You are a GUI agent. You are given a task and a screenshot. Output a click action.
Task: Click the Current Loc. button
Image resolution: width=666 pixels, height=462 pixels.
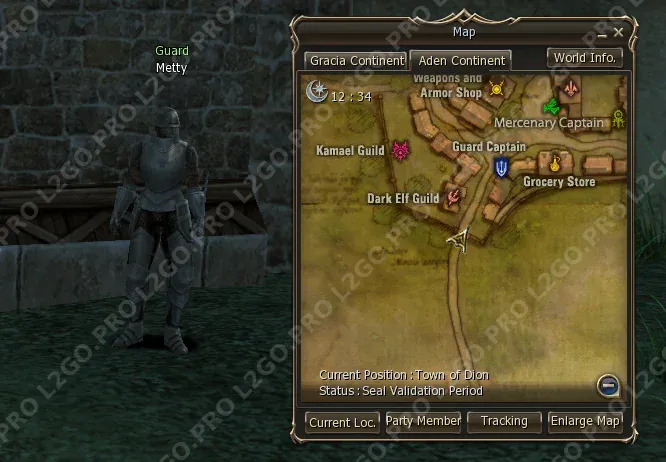pyautogui.click(x=342, y=422)
